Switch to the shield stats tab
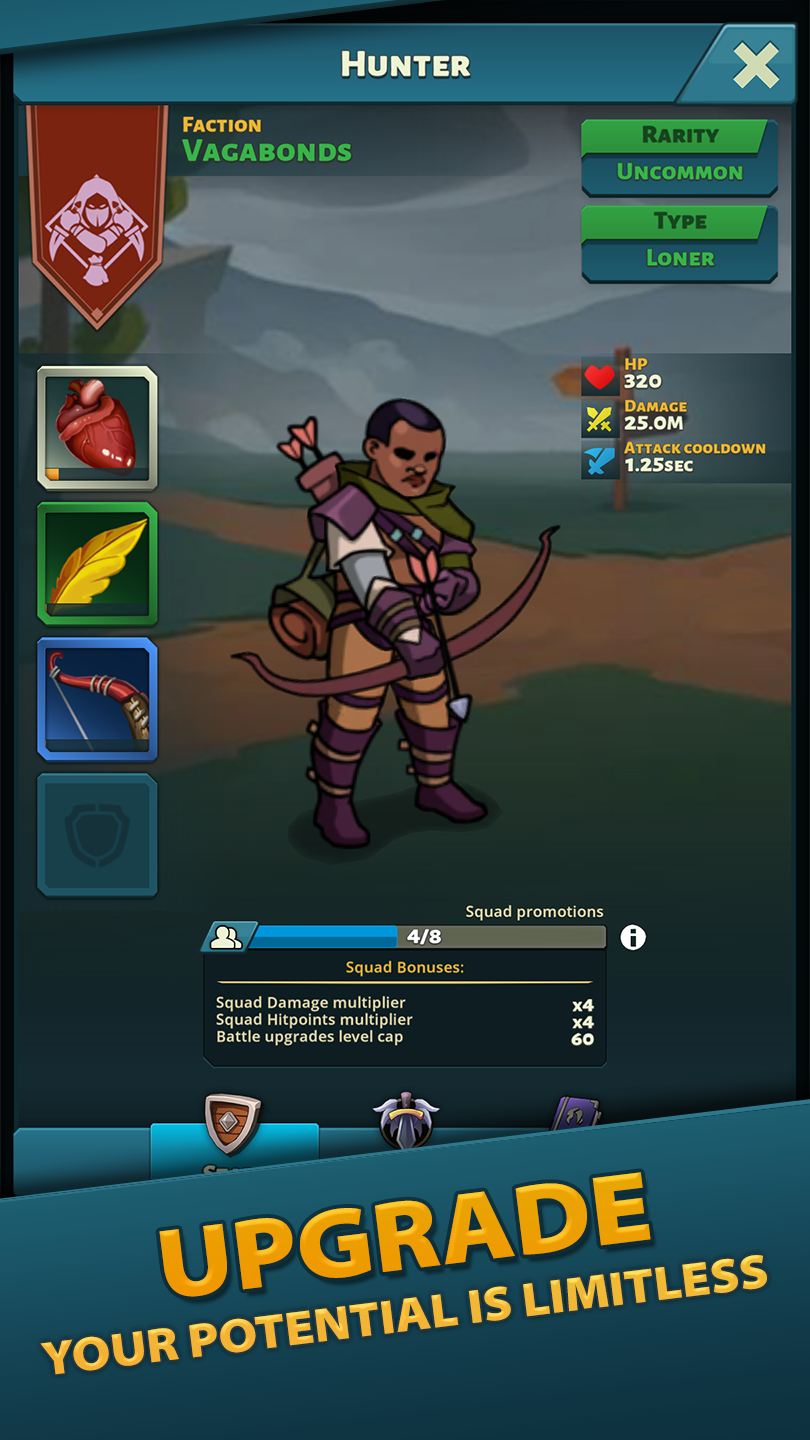Image resolution: width=810 pixels, height=1440 pixels. (x=233, y=1127)
